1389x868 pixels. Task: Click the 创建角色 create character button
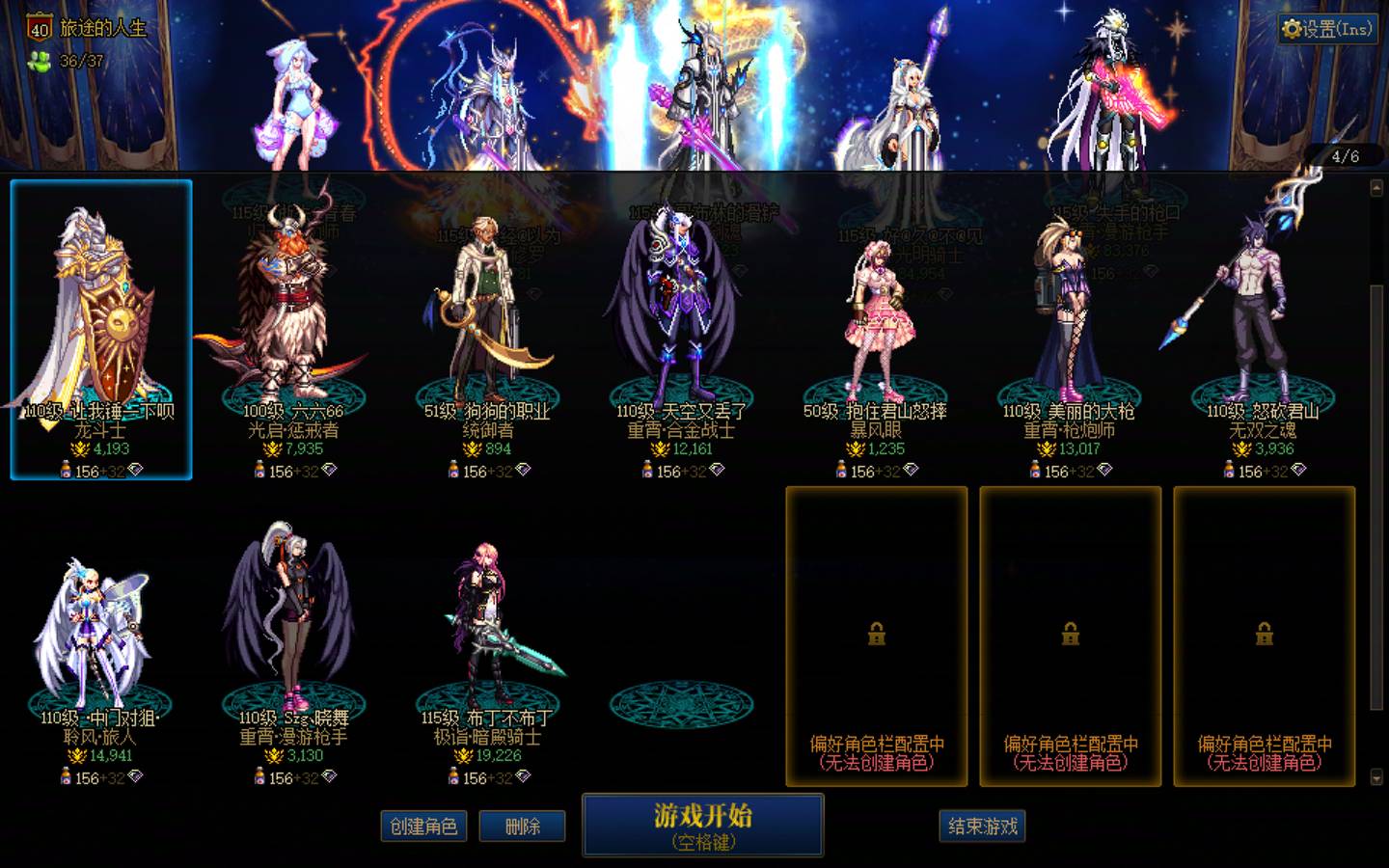click(x=422, y=827)
